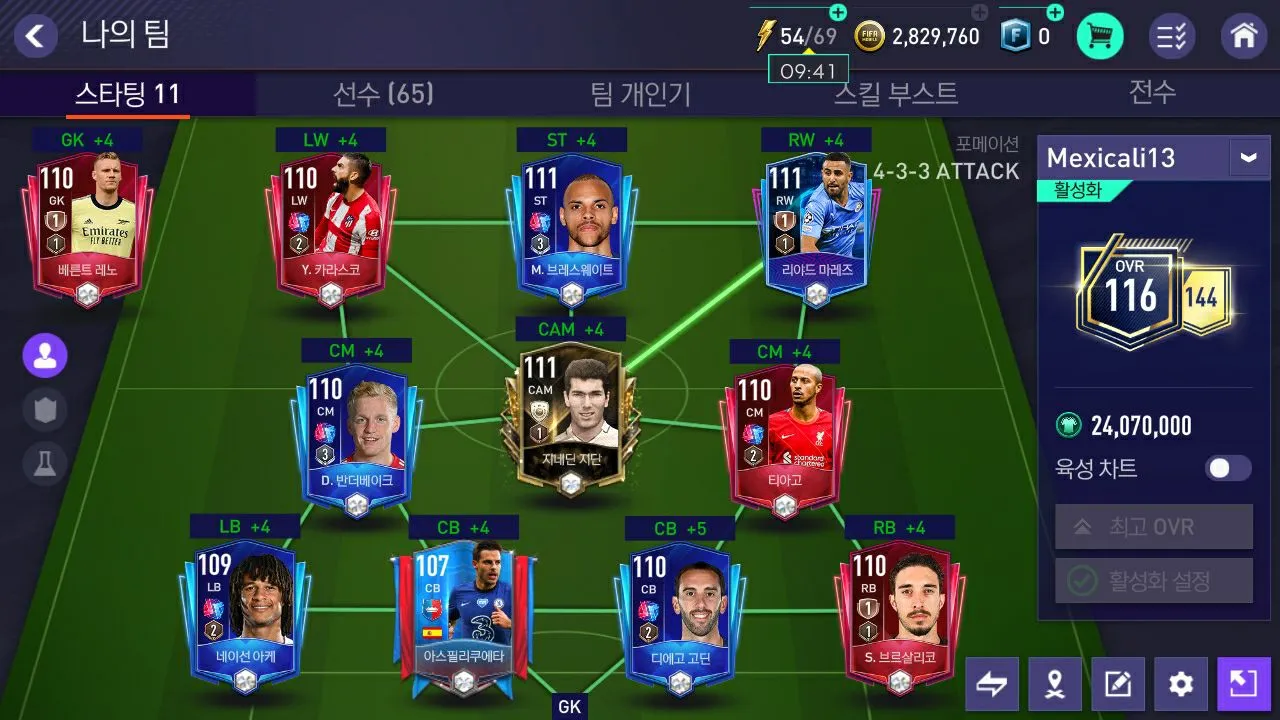Select the 전수 tab
This screenshot has height=720, width=1280.
pos(1152,94)
